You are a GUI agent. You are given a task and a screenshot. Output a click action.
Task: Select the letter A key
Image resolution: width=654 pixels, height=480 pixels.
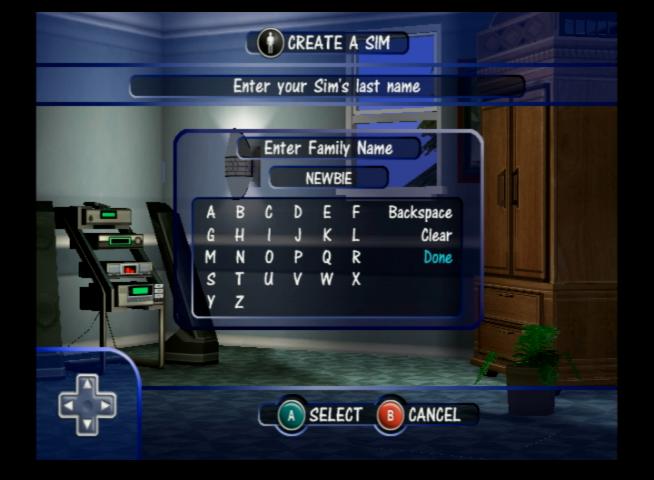[211, 213]
